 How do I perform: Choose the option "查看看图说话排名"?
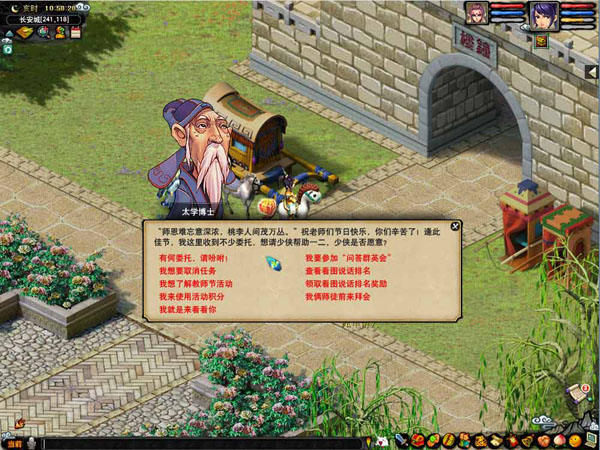click(337, 271)
